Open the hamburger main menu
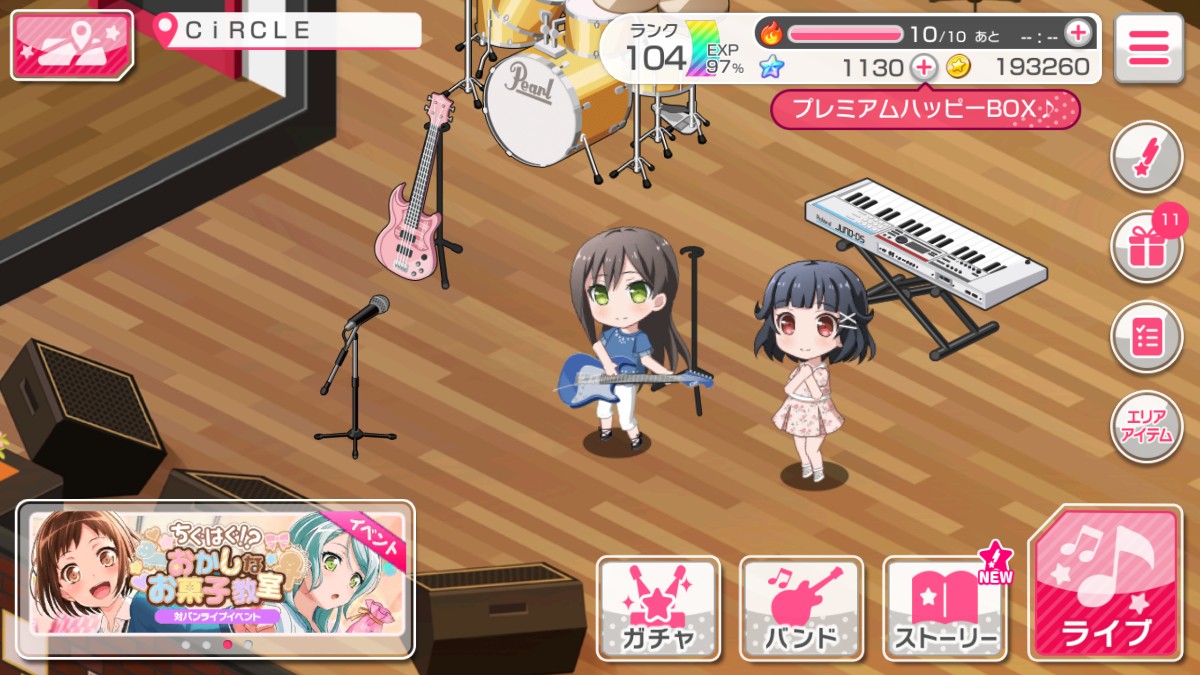 click(x=1149, y=46)
